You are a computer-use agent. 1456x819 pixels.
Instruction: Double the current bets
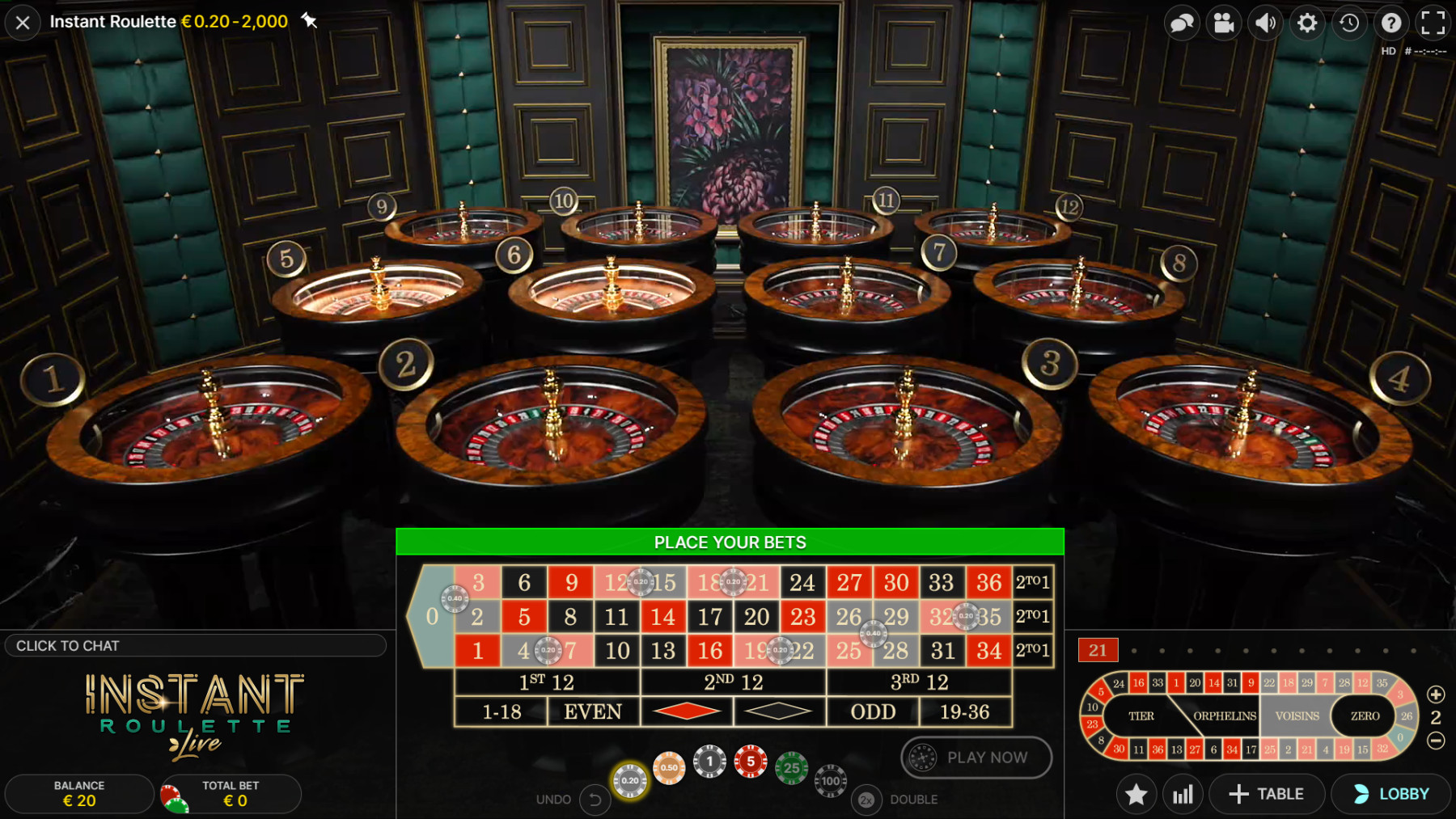pyautogui.click(x=866, y=800)
